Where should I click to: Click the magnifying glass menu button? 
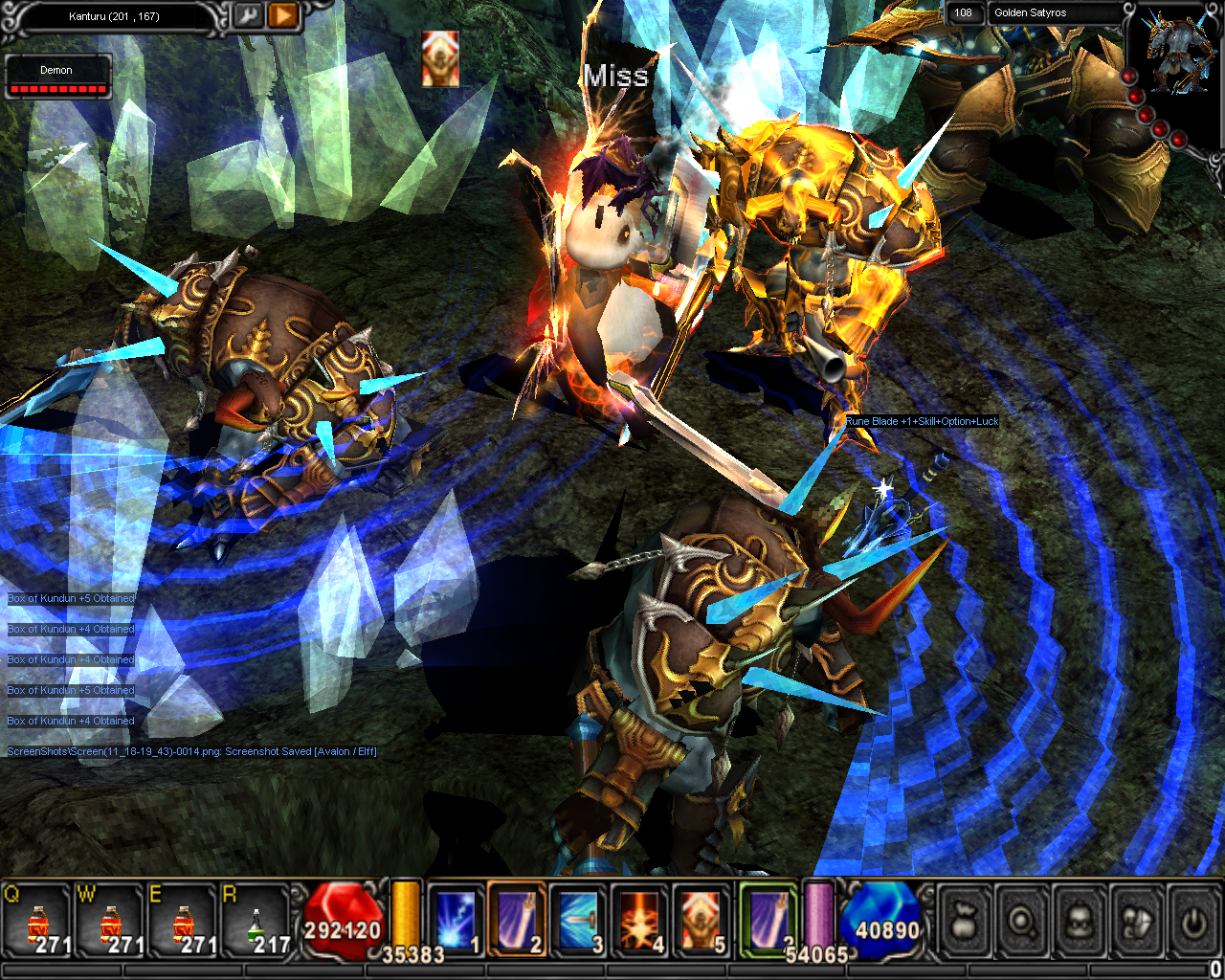click(x=1022, y=922)
